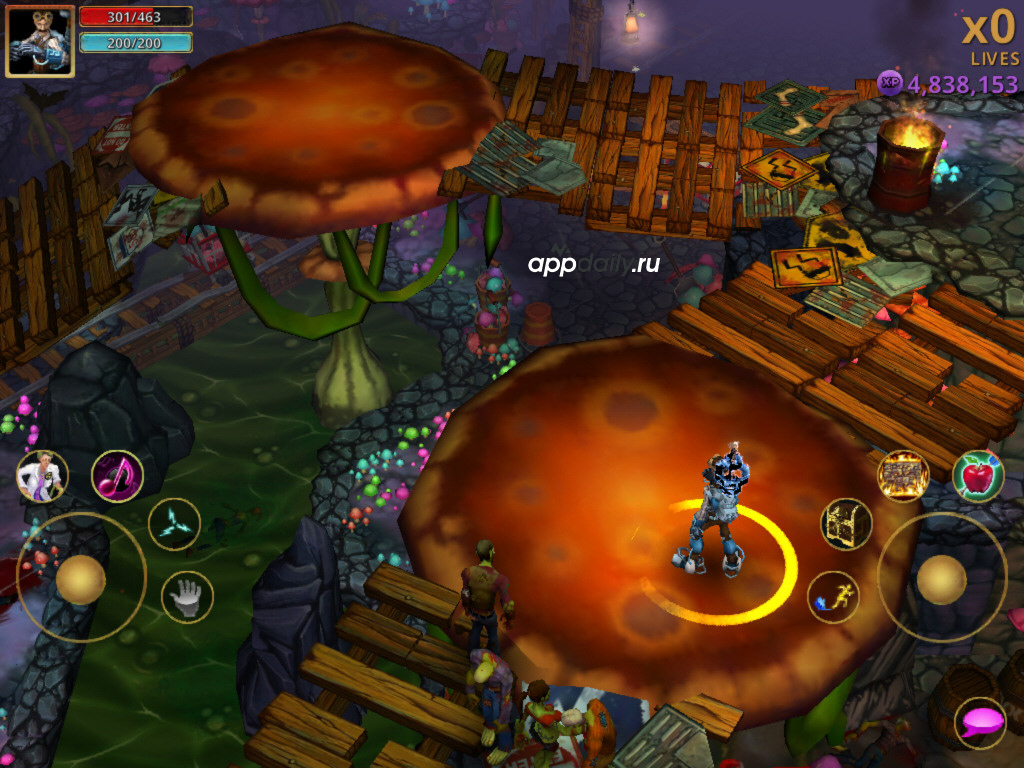This screenshot has width=1024, height=768.
Task: Activate the running man dash skill
Action: tap(833, 597)
